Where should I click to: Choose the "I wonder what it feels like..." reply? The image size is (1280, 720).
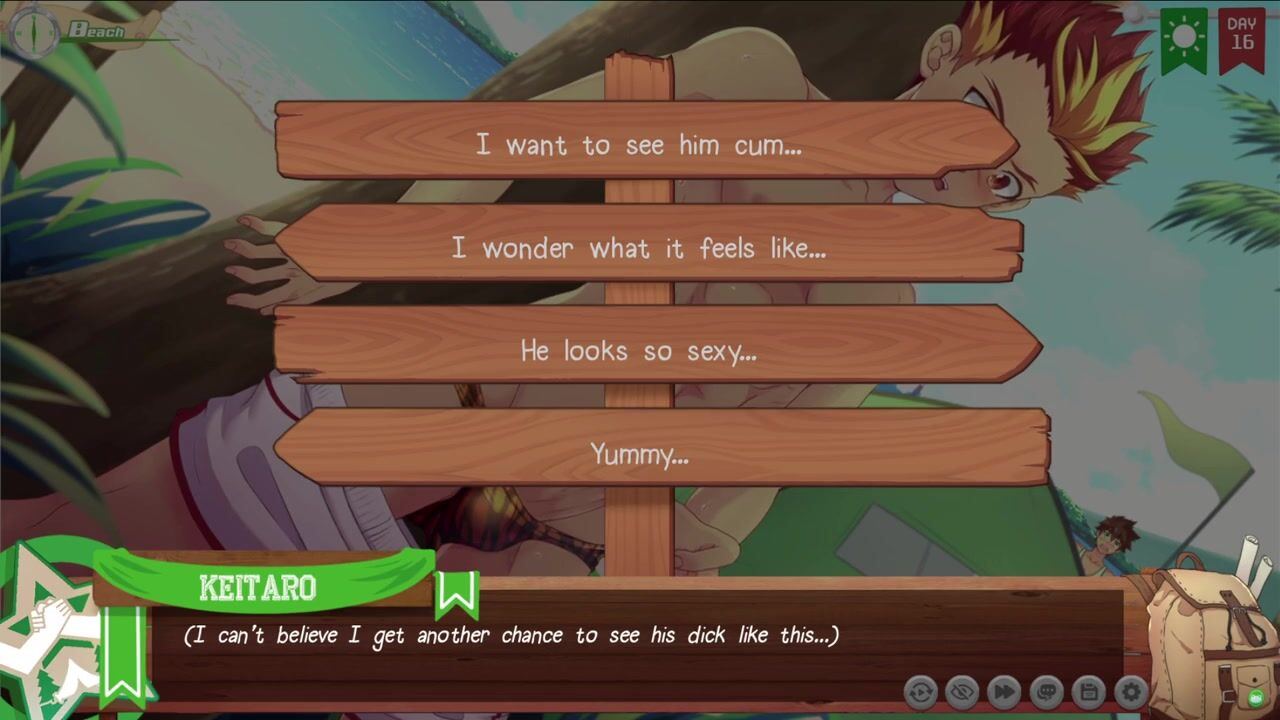(640, 248)
